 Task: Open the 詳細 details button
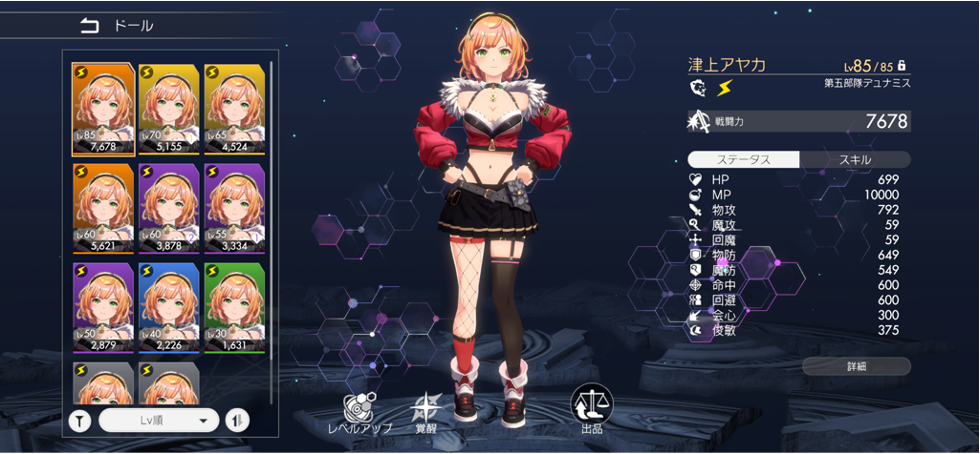point(856,366)
